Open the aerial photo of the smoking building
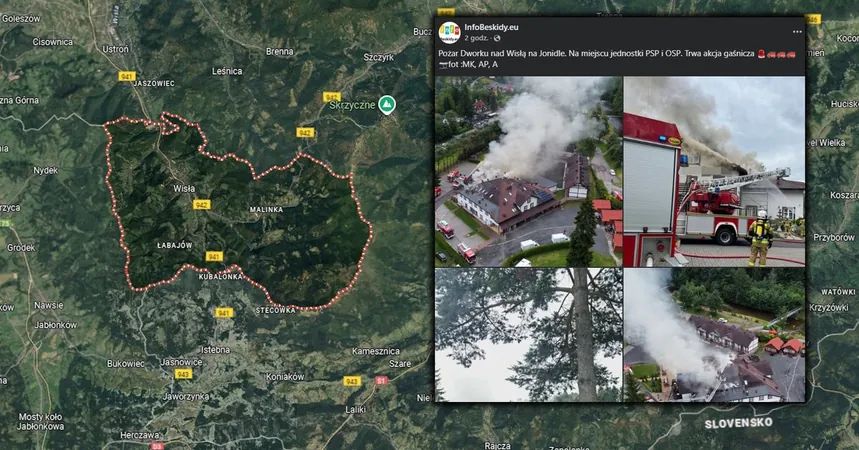 click(528, 171)
